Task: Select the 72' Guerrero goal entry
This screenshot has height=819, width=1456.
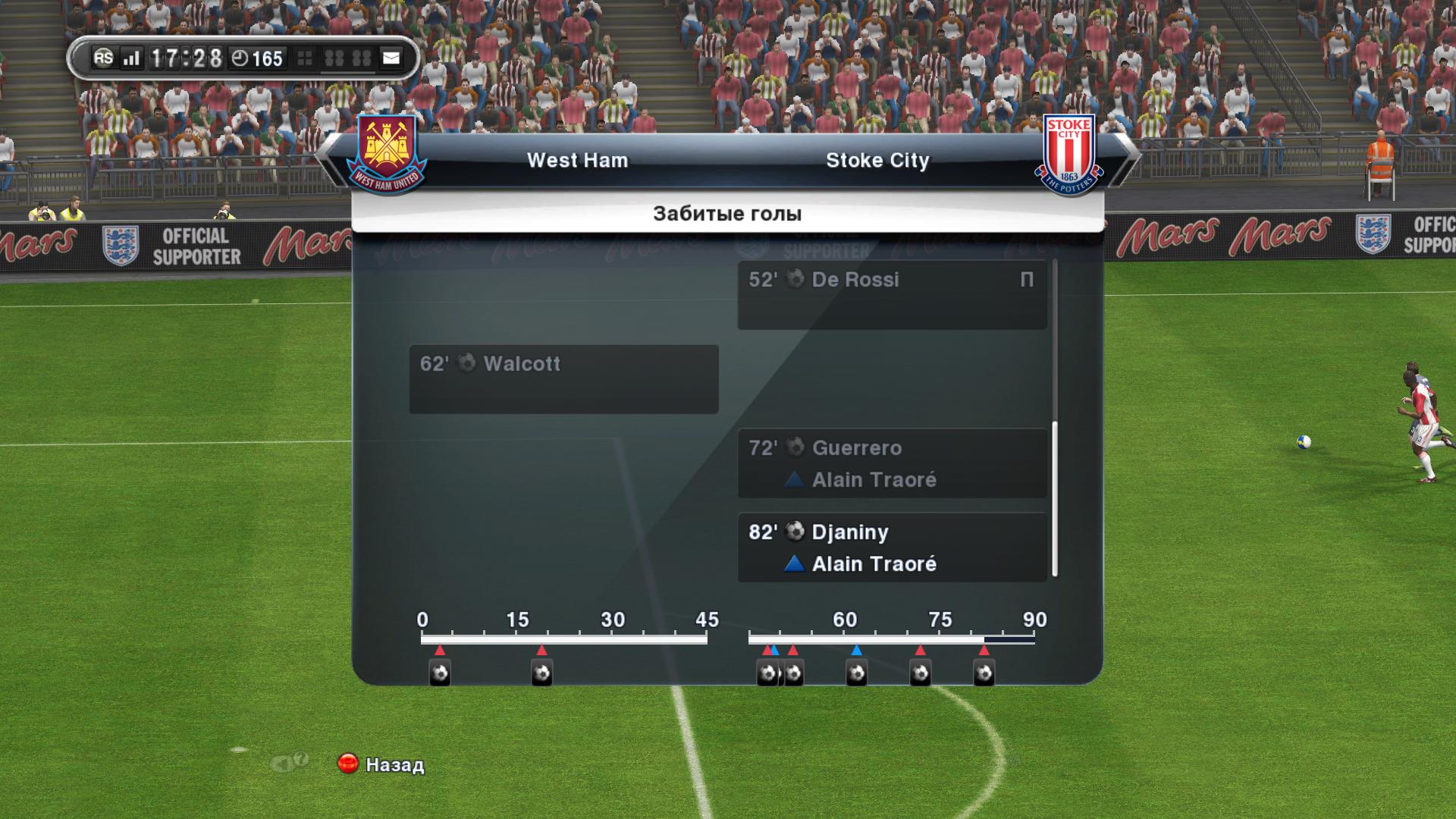Action: click(892, 463)
